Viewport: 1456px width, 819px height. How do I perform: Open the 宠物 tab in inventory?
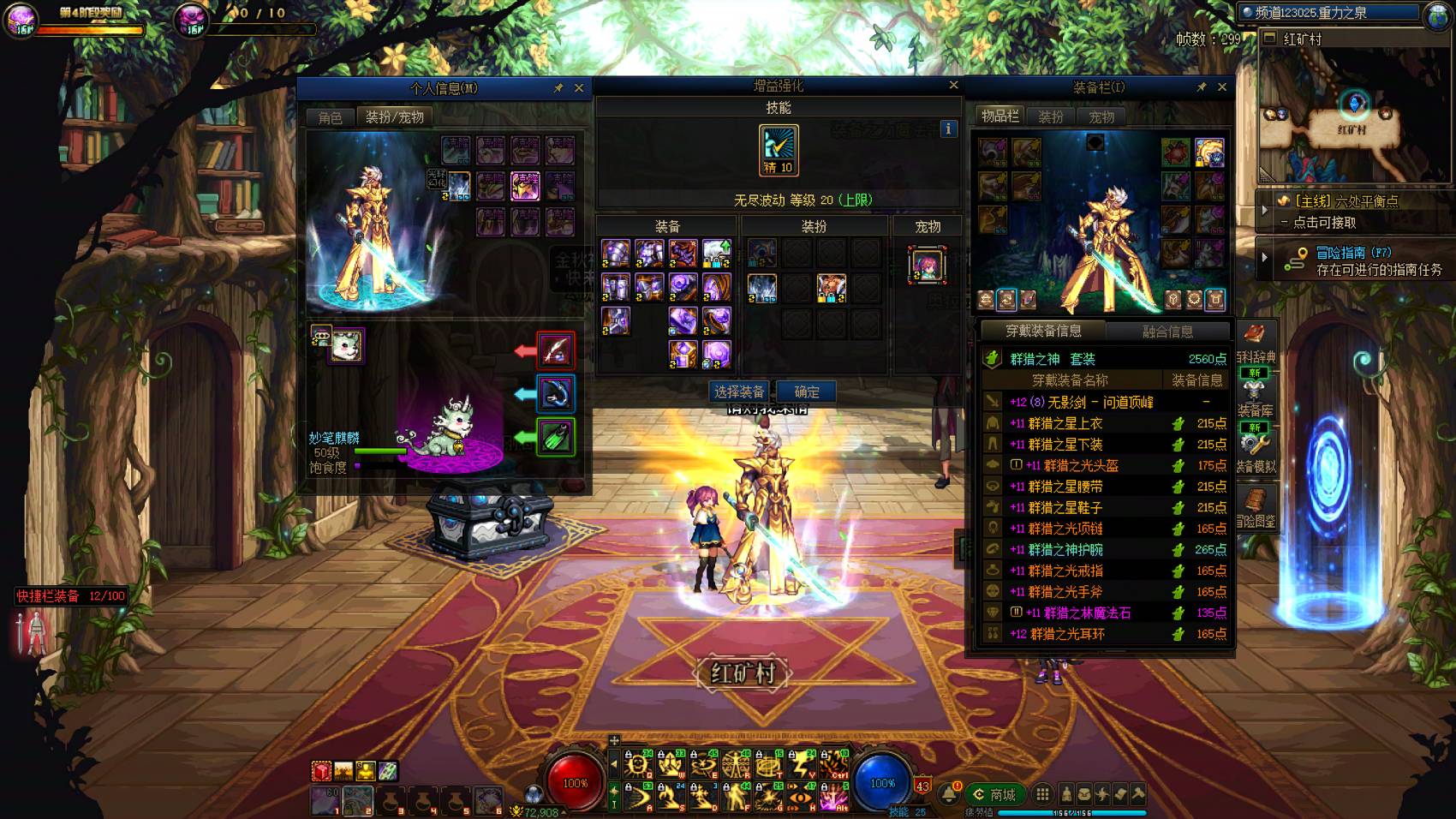[1101, 117]
